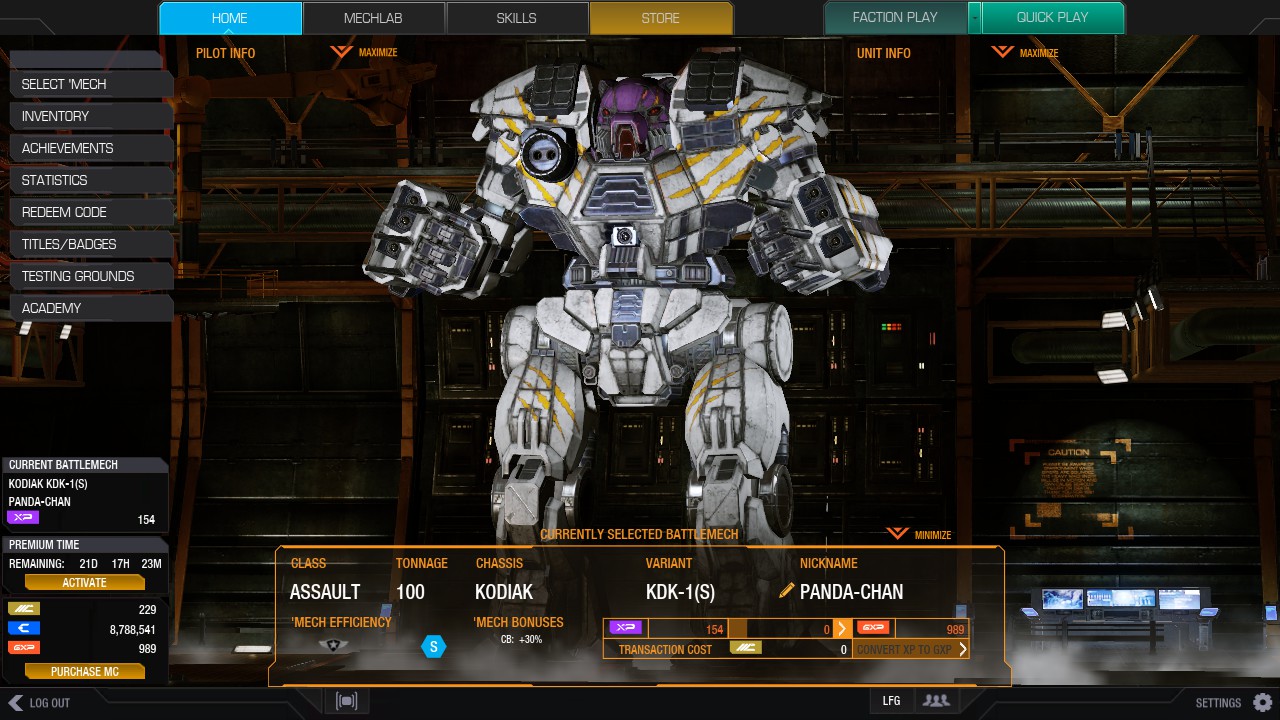The image size is (1280, 720).
Task: Browse Titles/Badges
Action: point(90,244)
